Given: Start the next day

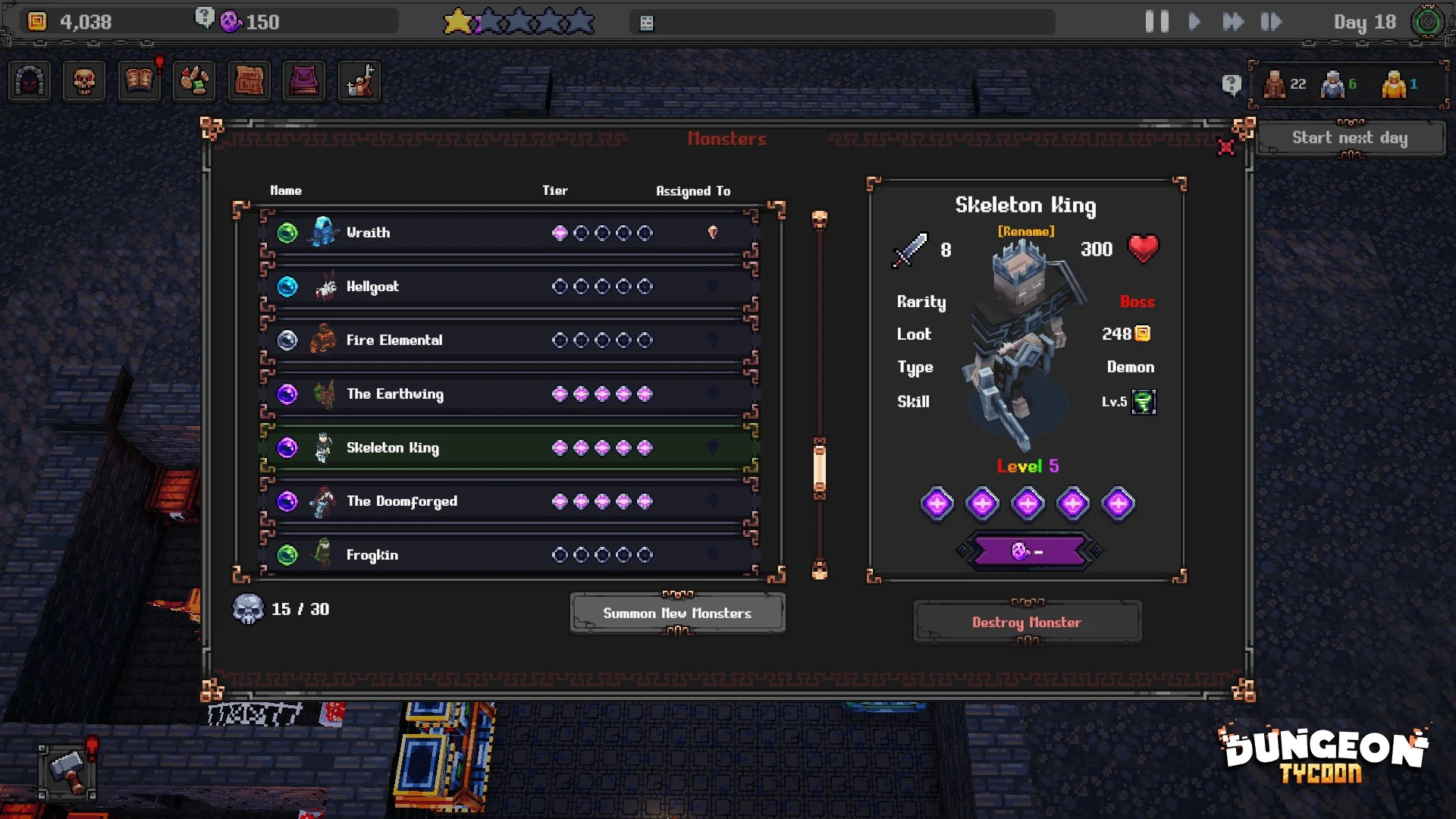Looking at the screenshot, I should pyautogui.click(x=1350, y=138).
